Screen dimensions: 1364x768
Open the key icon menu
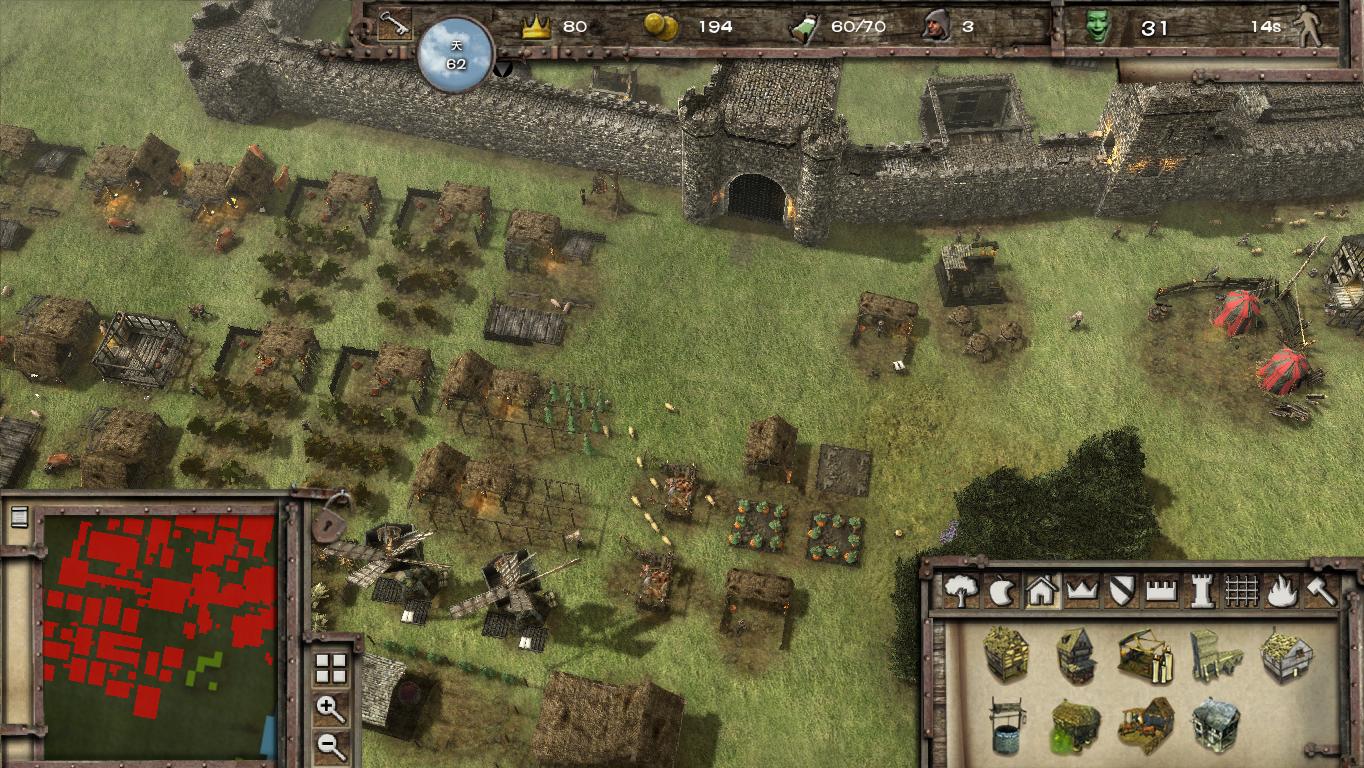(393, 24)
